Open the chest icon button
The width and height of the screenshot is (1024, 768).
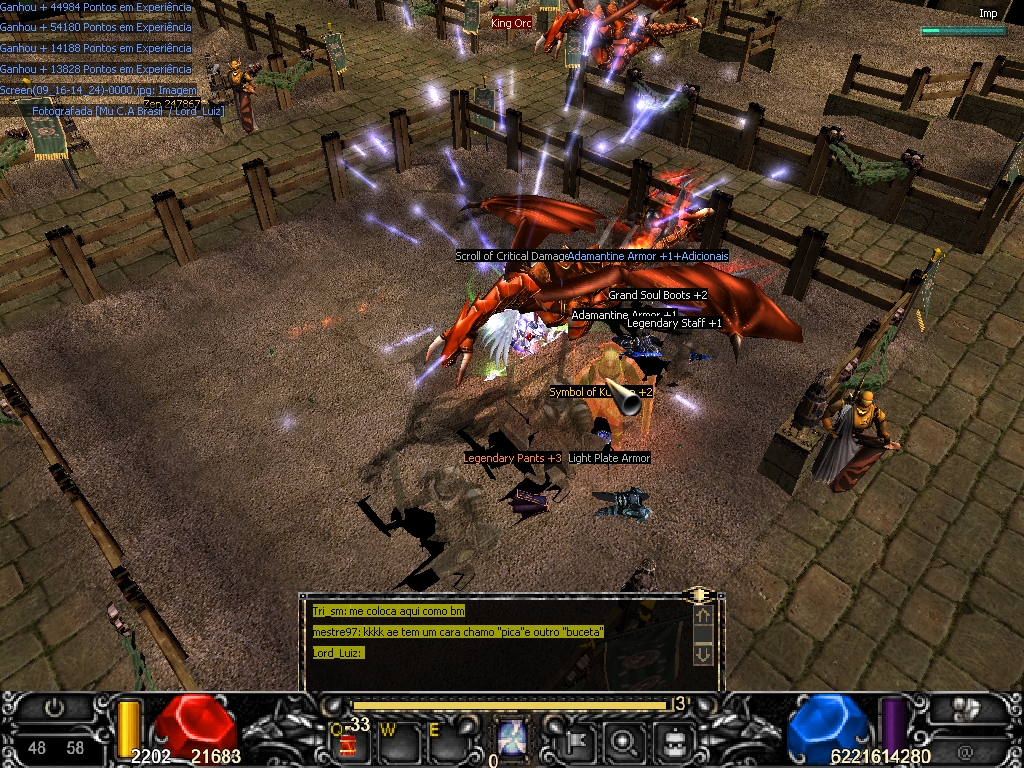(675, 741)
